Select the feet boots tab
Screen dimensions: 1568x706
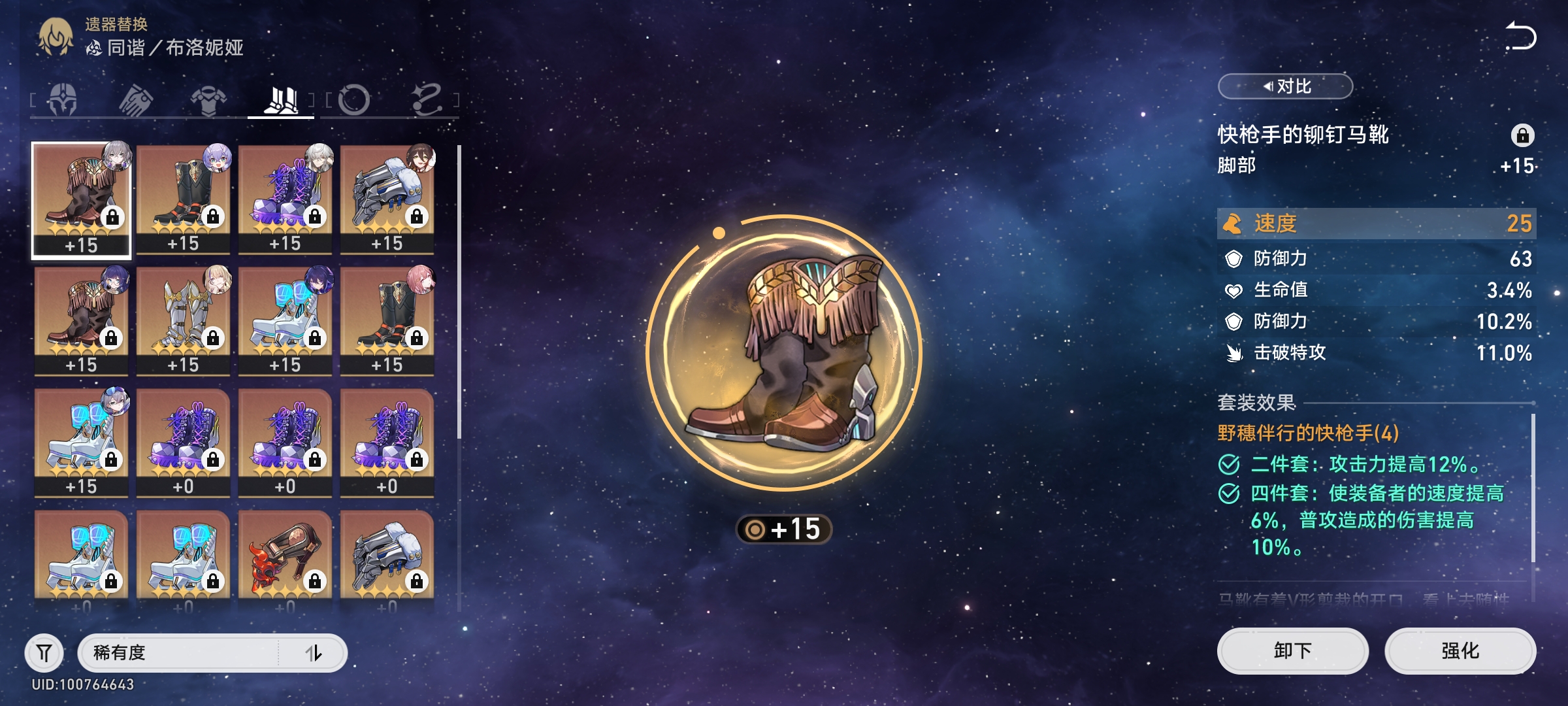click(x=281, y=100)
